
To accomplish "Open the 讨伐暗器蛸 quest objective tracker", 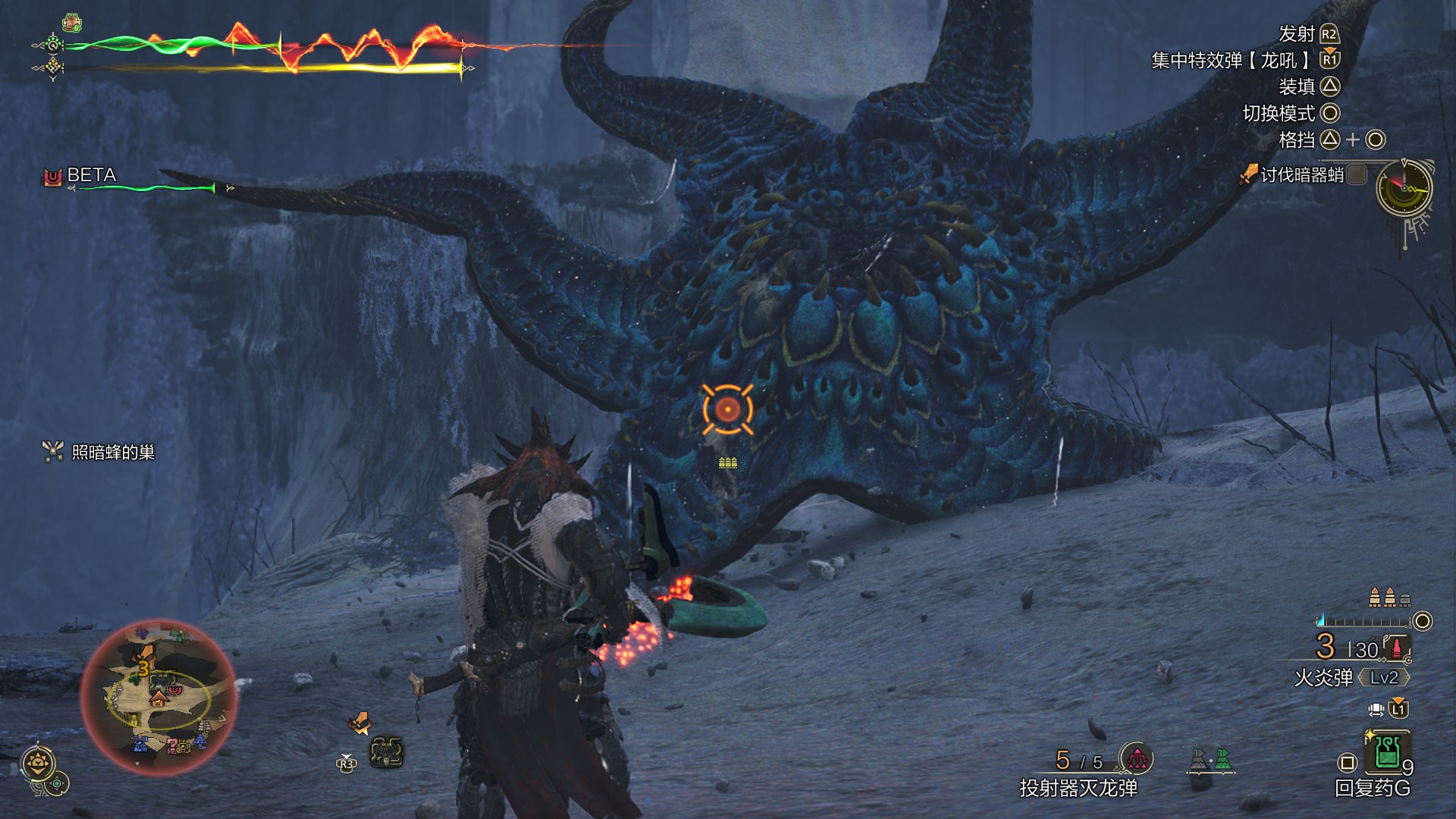I will click(1302, 175).
